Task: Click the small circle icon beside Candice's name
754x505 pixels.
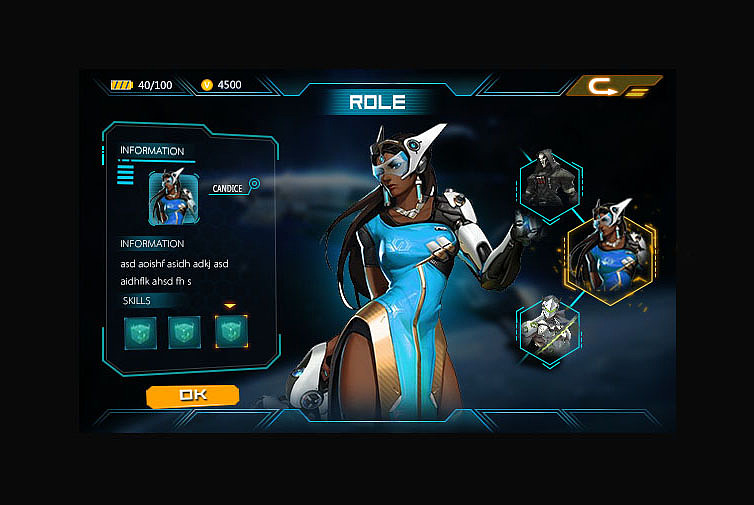Action: 254,184
